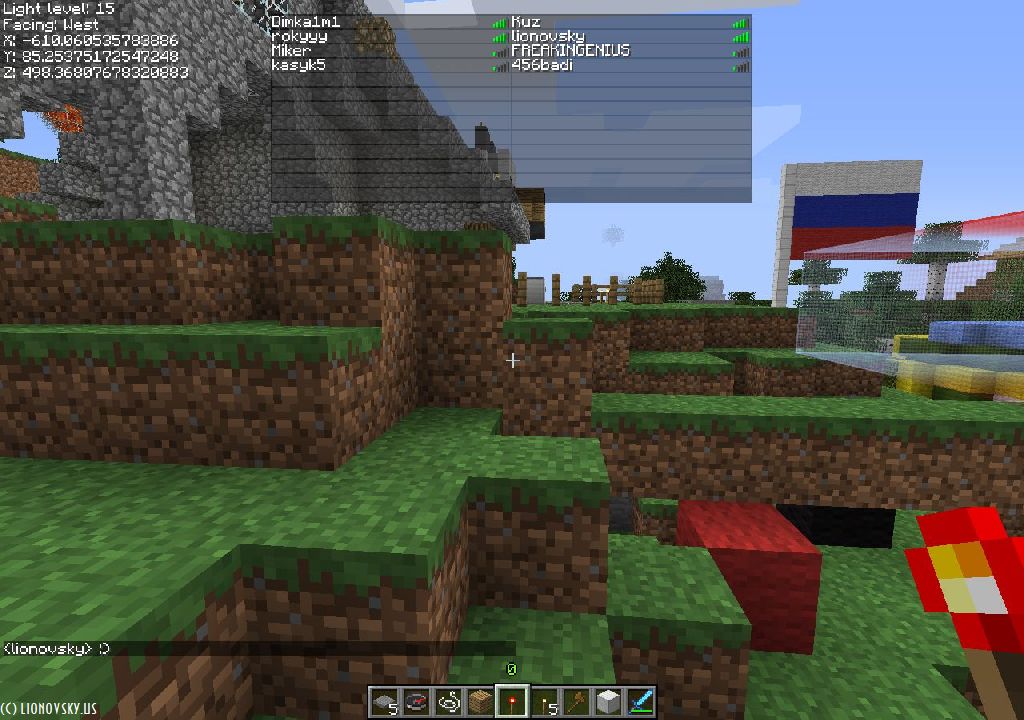
Task: Select the wooden shovel slot
Action: [576, 702]
